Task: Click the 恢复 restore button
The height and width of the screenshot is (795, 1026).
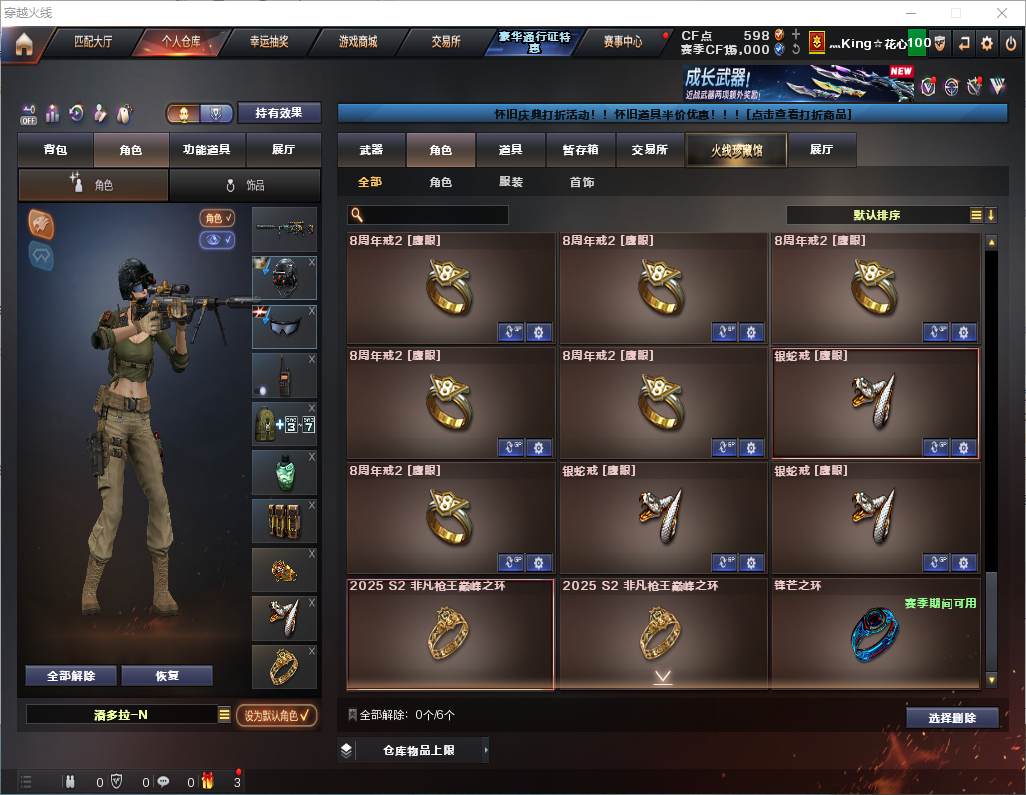Action: click(x=167, y=676)
